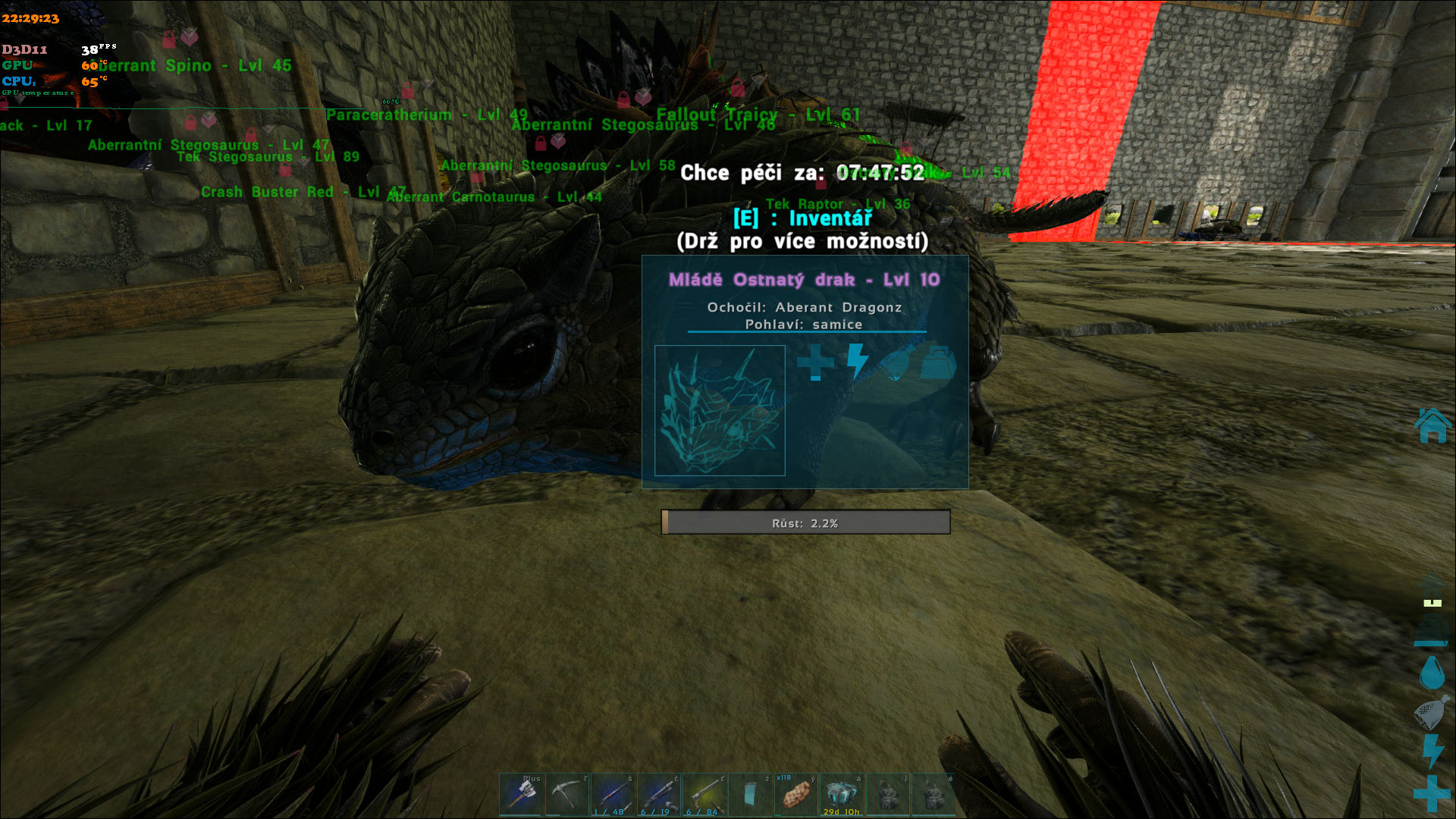
Task: Equip the pickaxe from the hotbar
Action: click(x=566, y=794)
